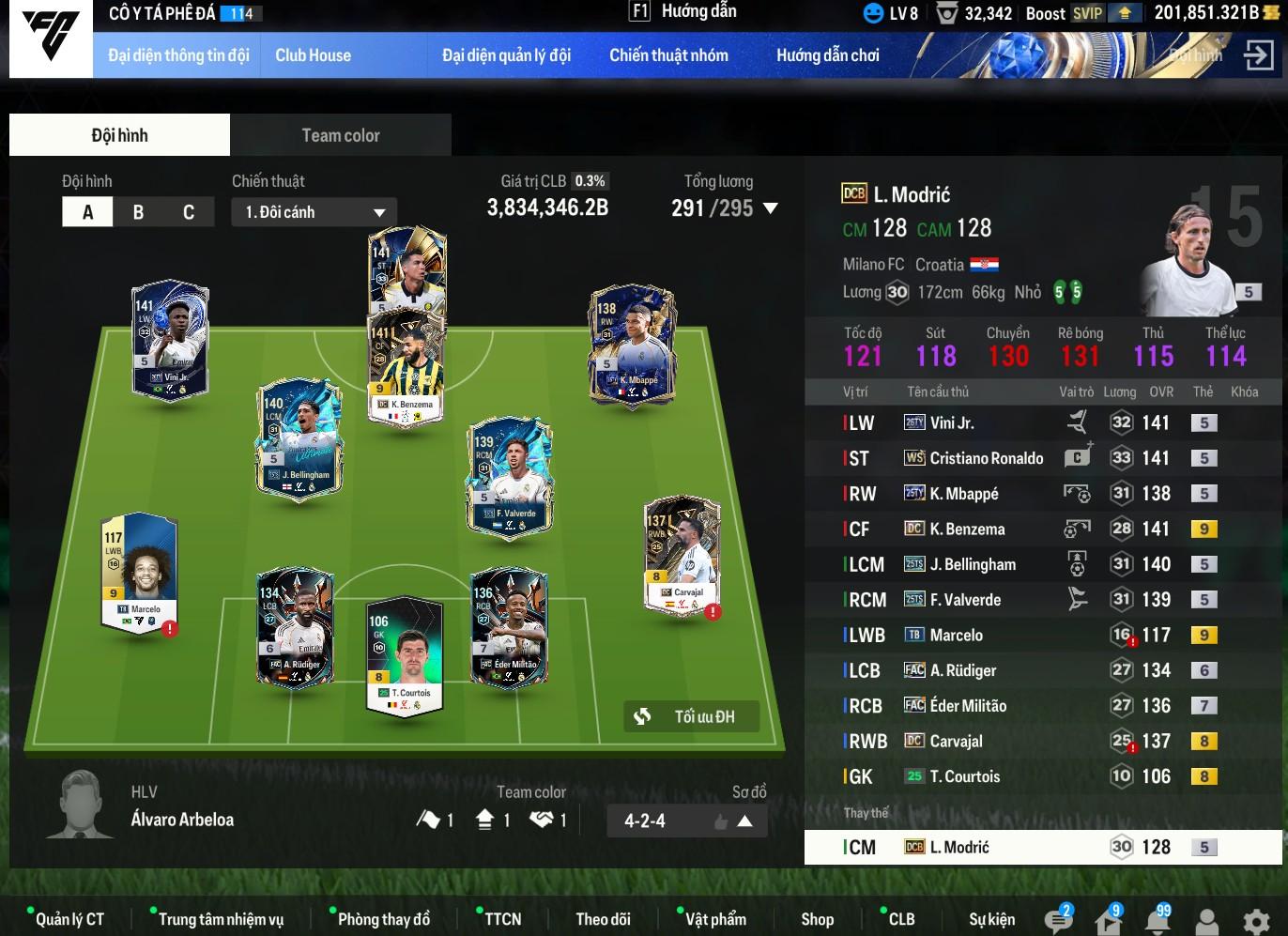Open the 4-2-4 formation selector
The image size is (1288, 936).
click(686, 821)
